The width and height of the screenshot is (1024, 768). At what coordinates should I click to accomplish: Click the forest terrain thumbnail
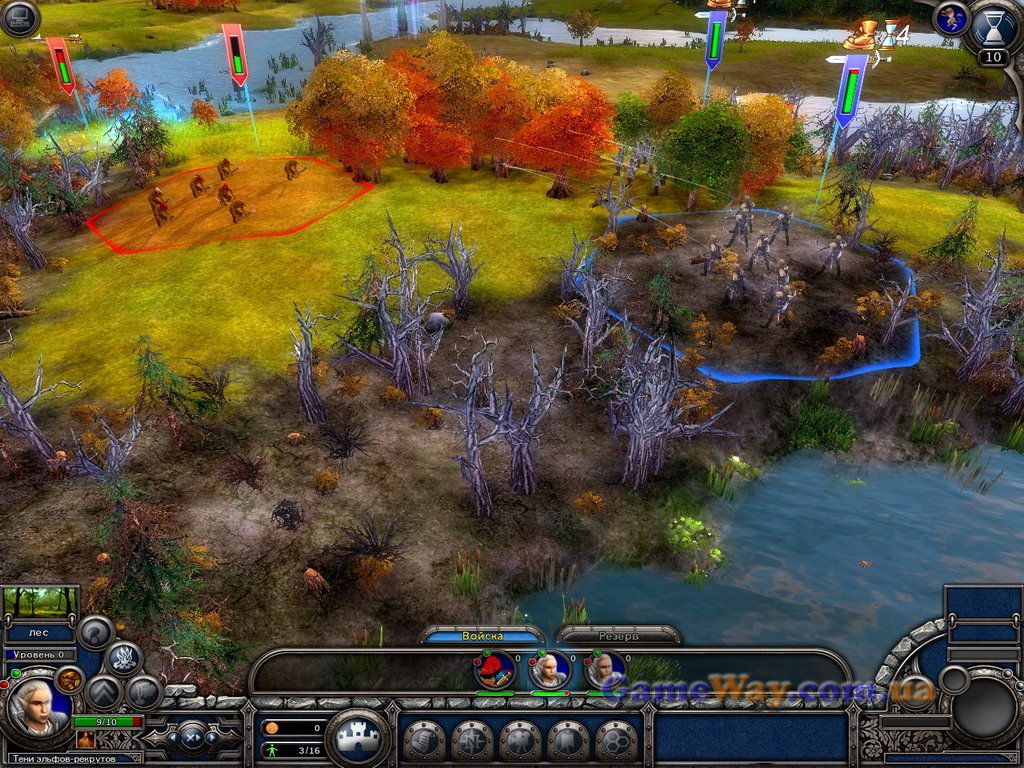pos(40,601)
